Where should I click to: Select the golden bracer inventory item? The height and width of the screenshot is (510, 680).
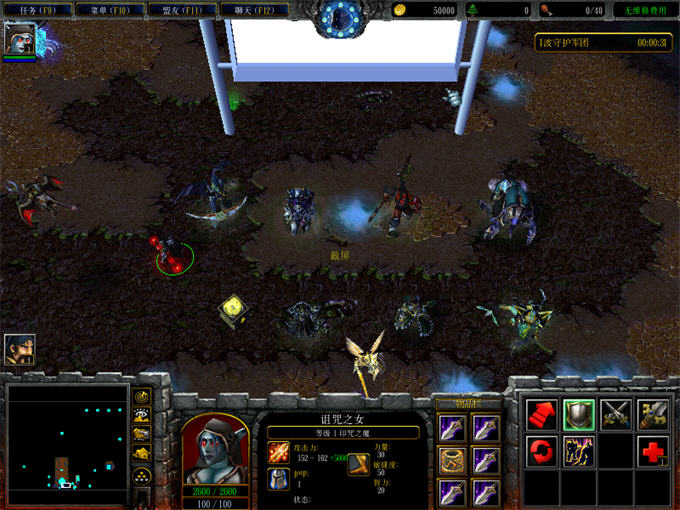point(452,459)
